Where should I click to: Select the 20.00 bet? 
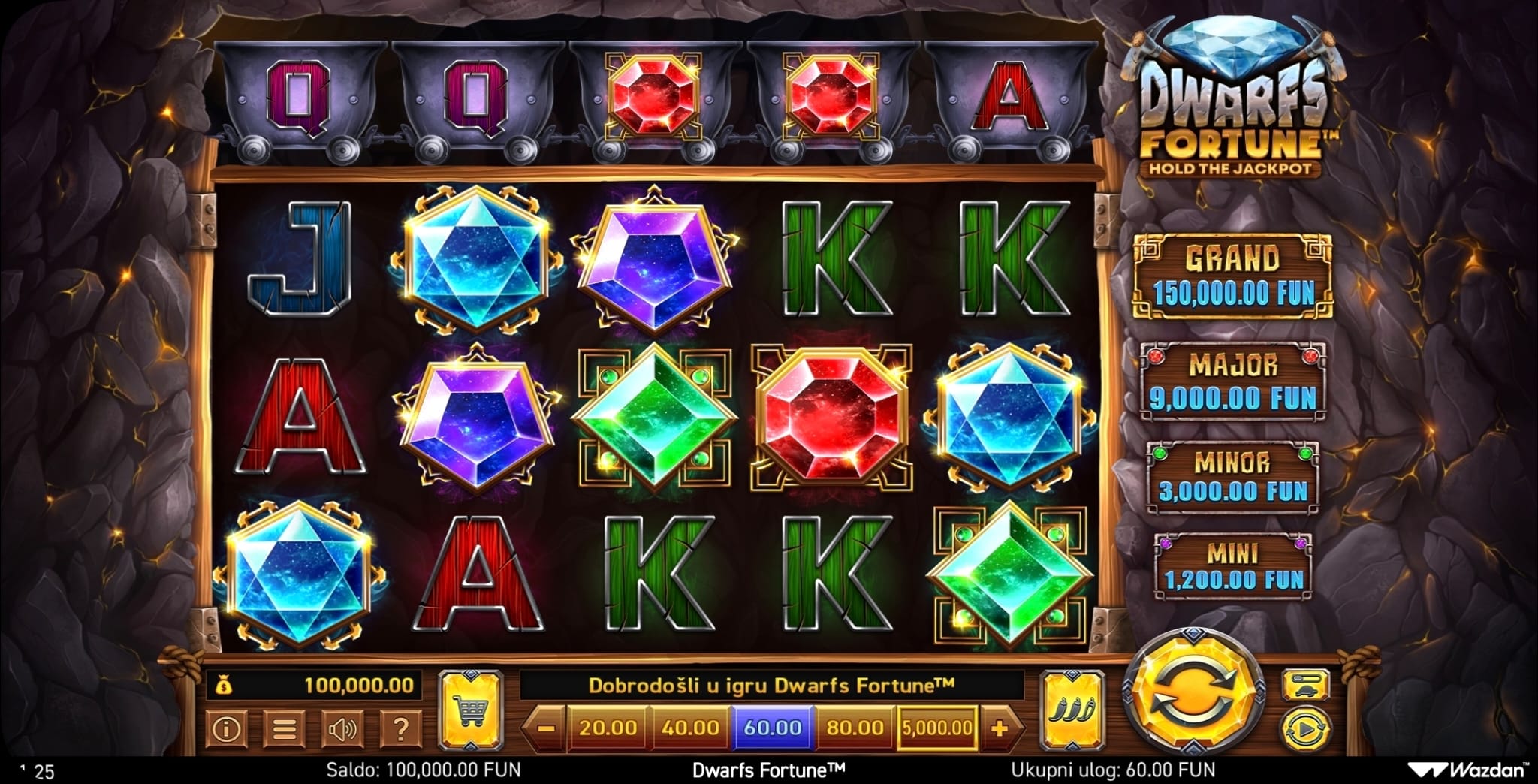(608, 728)
